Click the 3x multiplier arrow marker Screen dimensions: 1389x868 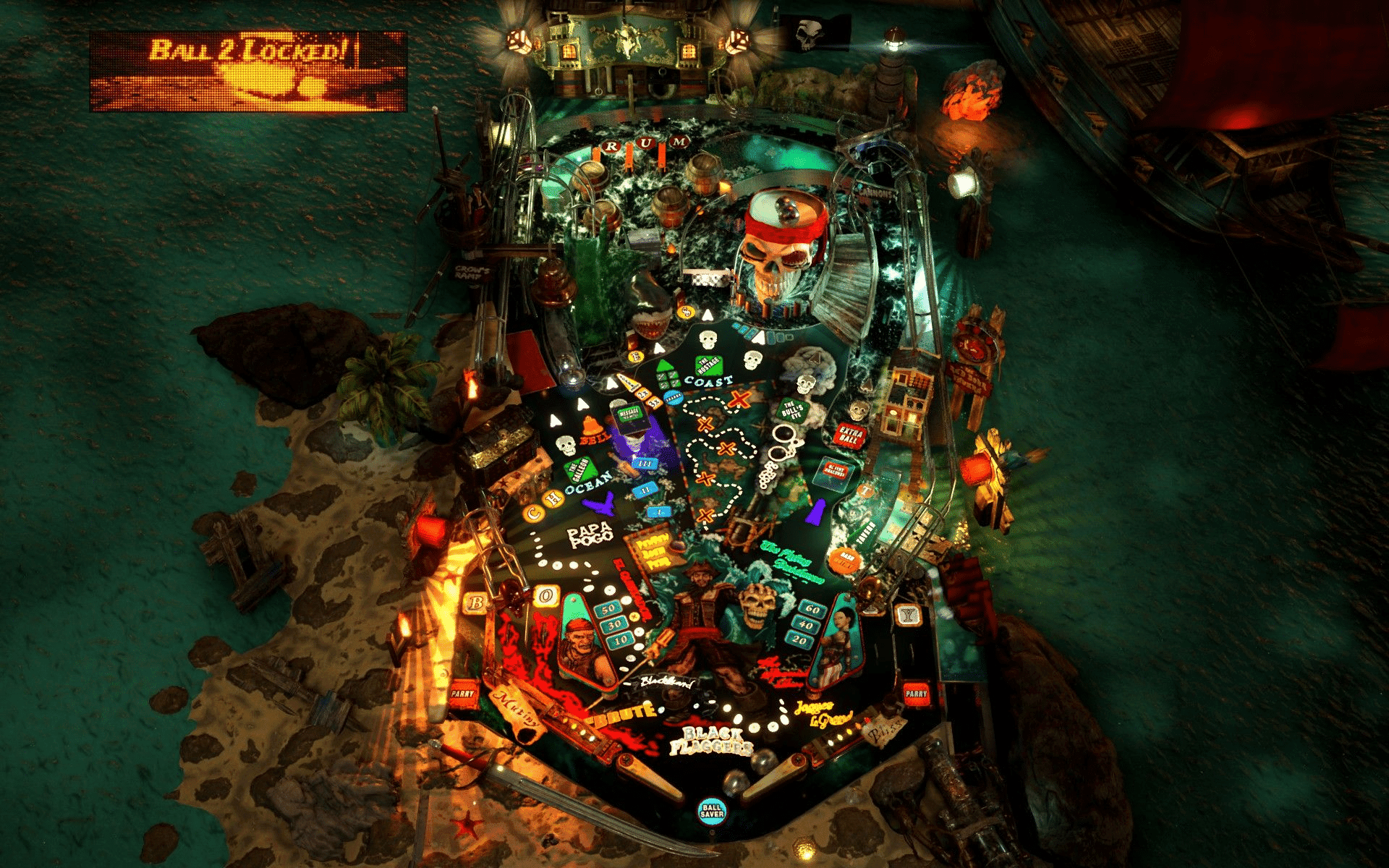pos(653,403)
